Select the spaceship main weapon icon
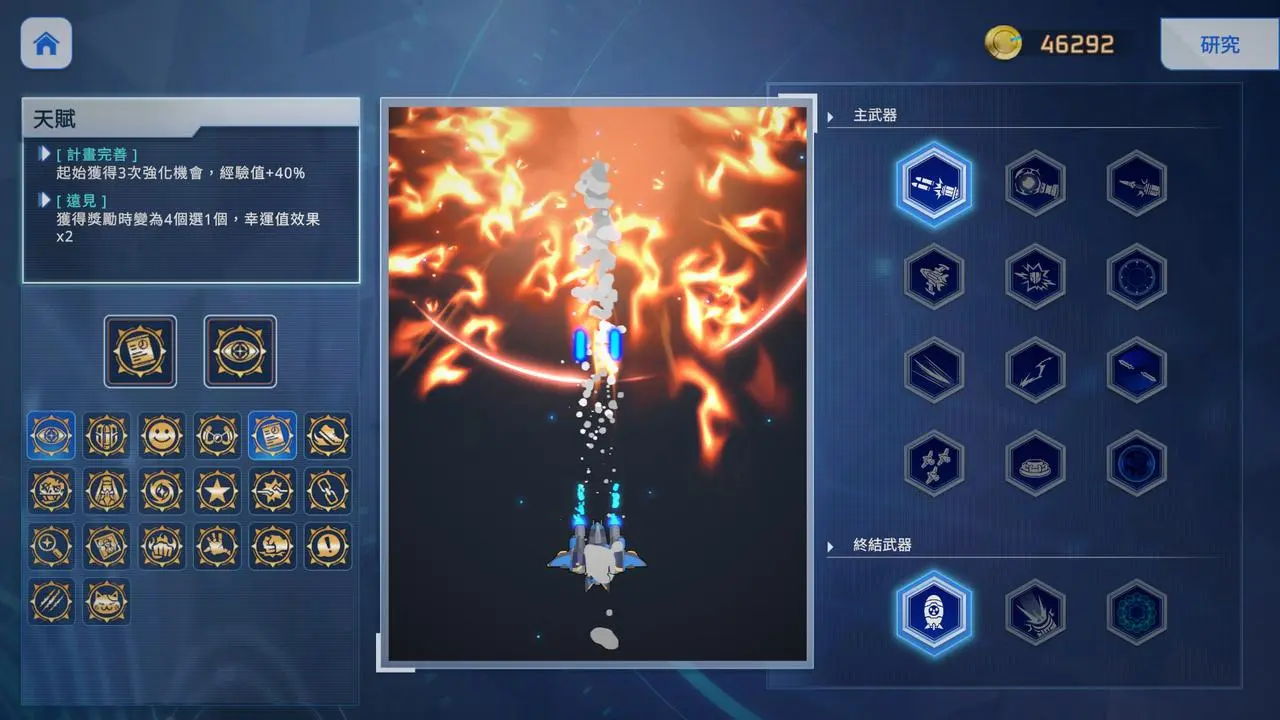This screenshot has width=1280, height=720. pyautogui.click(x=934, y=277)
